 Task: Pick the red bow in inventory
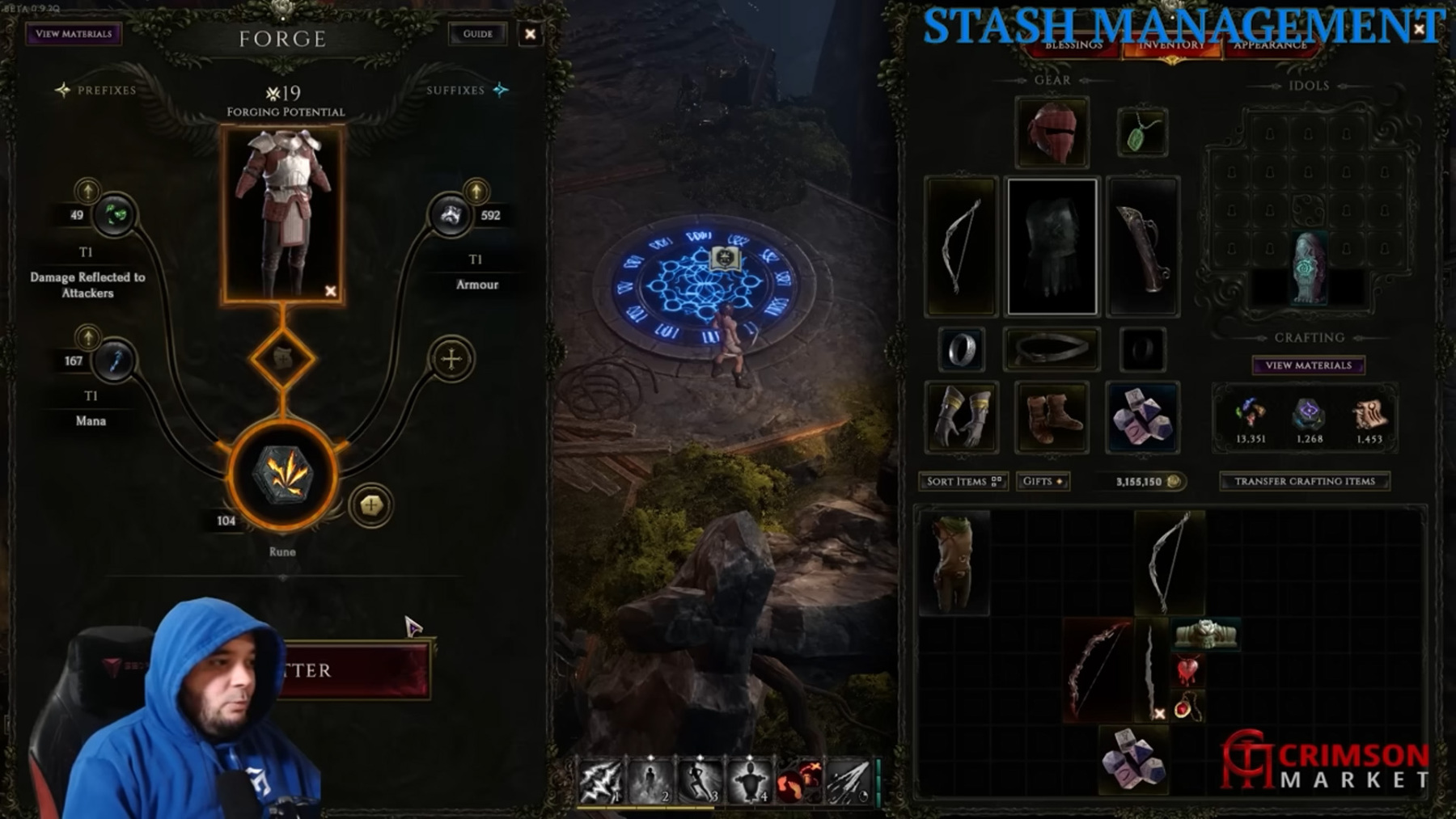point(1097,669)
